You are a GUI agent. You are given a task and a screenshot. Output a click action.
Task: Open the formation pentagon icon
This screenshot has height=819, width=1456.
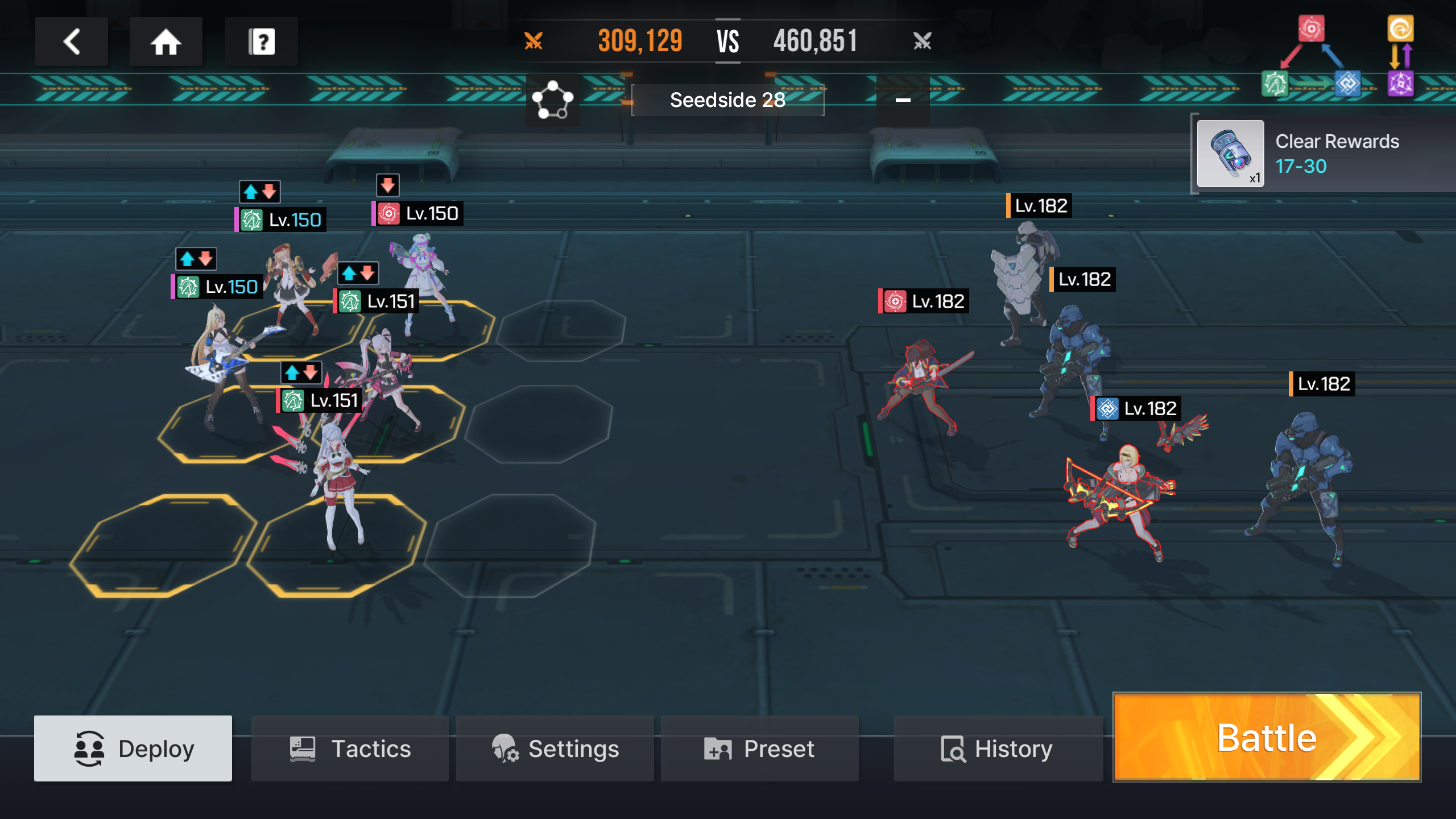coord(552,100)
